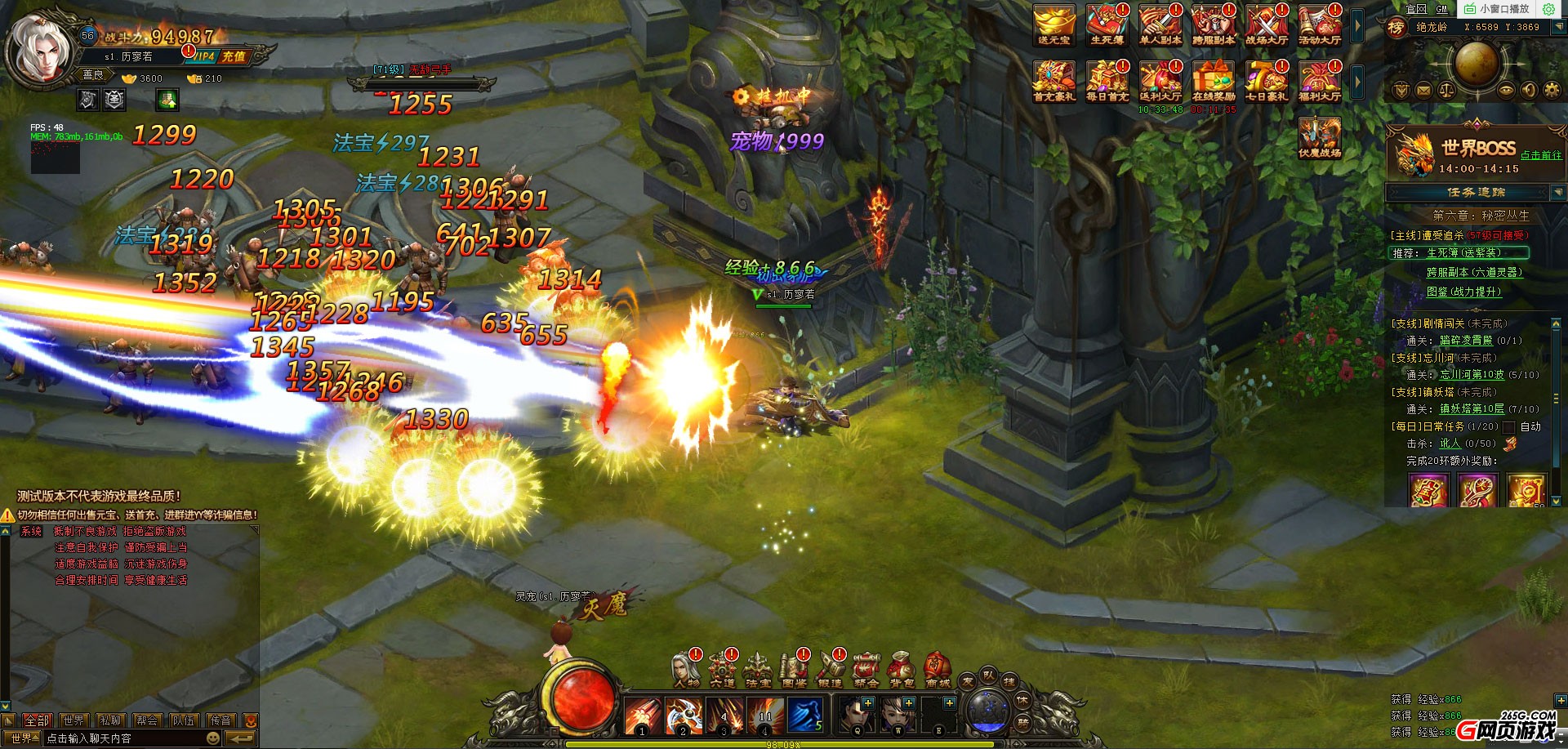Enter the 伏魔战场 battlefield event
The width and height of the screenshot is (1568, 749).
1320,137
